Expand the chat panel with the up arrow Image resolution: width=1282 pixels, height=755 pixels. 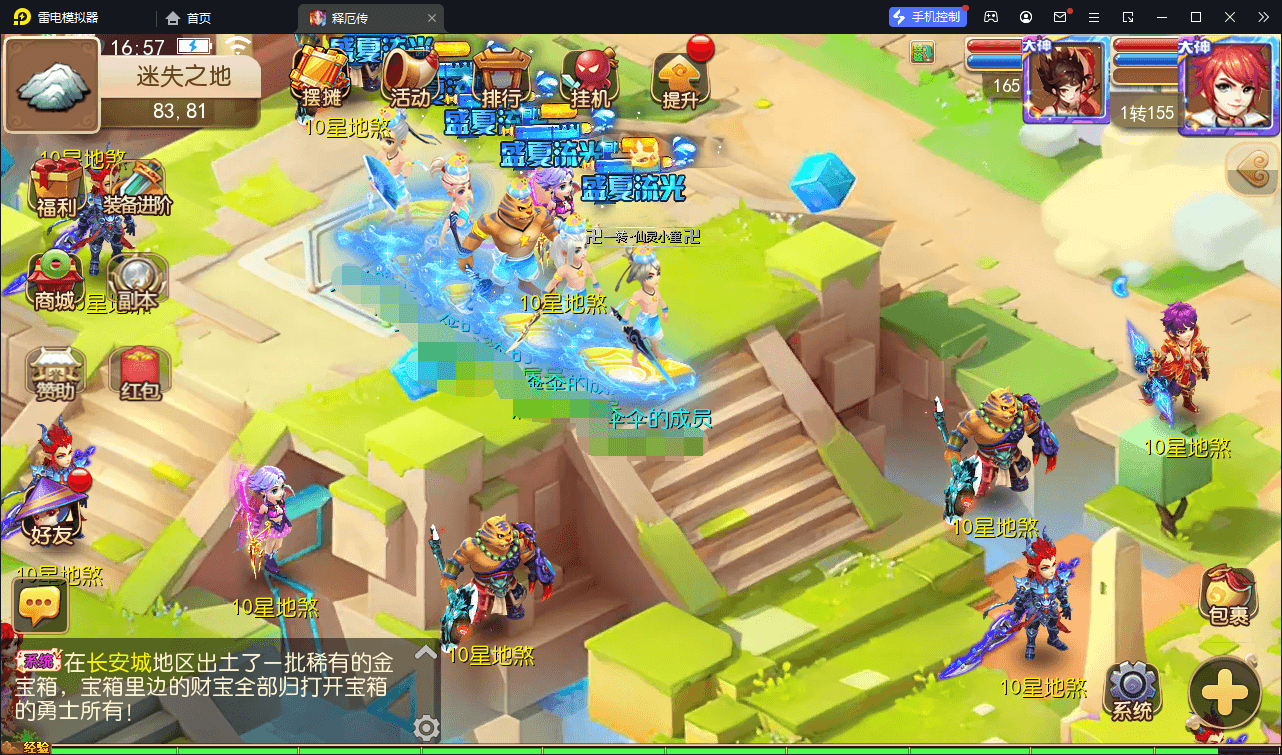(424, 652)
